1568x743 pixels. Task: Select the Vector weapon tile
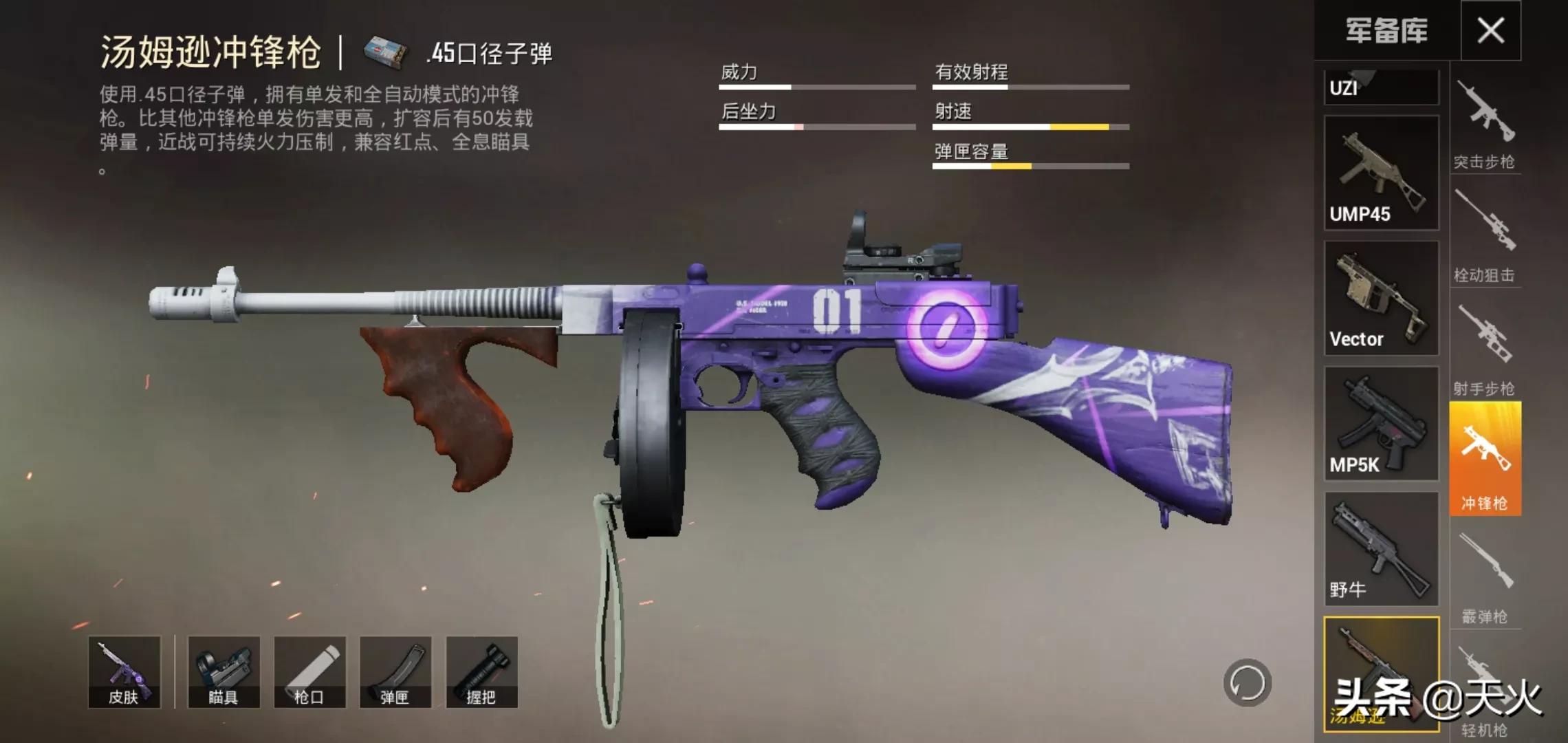click(1381, 298)
